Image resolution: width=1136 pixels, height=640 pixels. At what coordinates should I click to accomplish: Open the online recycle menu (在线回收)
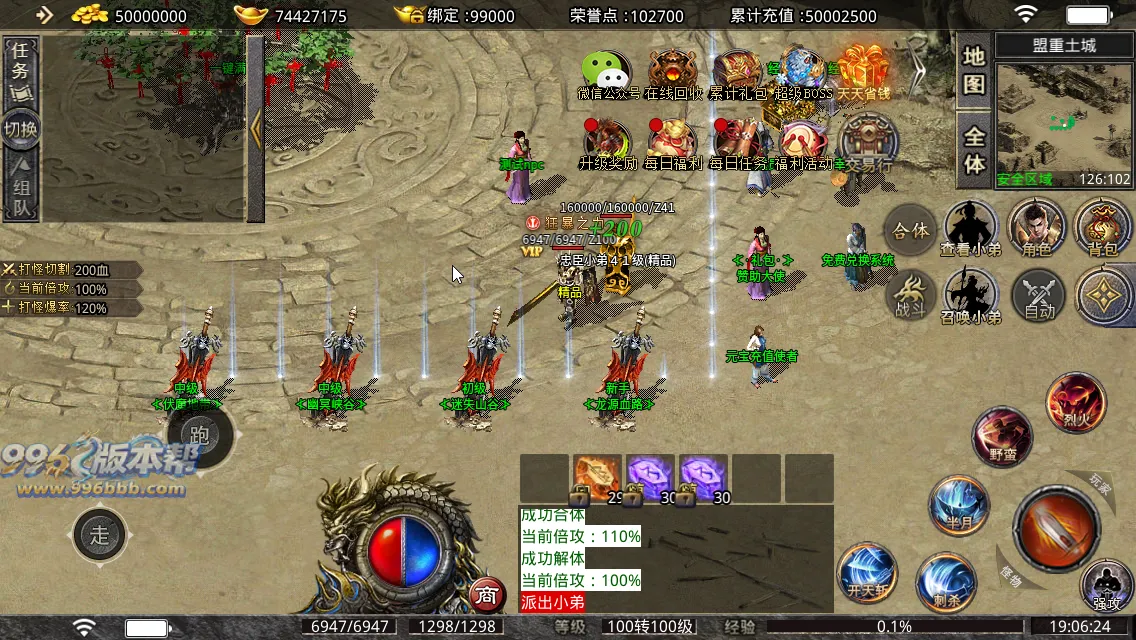click(x=673, y=71)
